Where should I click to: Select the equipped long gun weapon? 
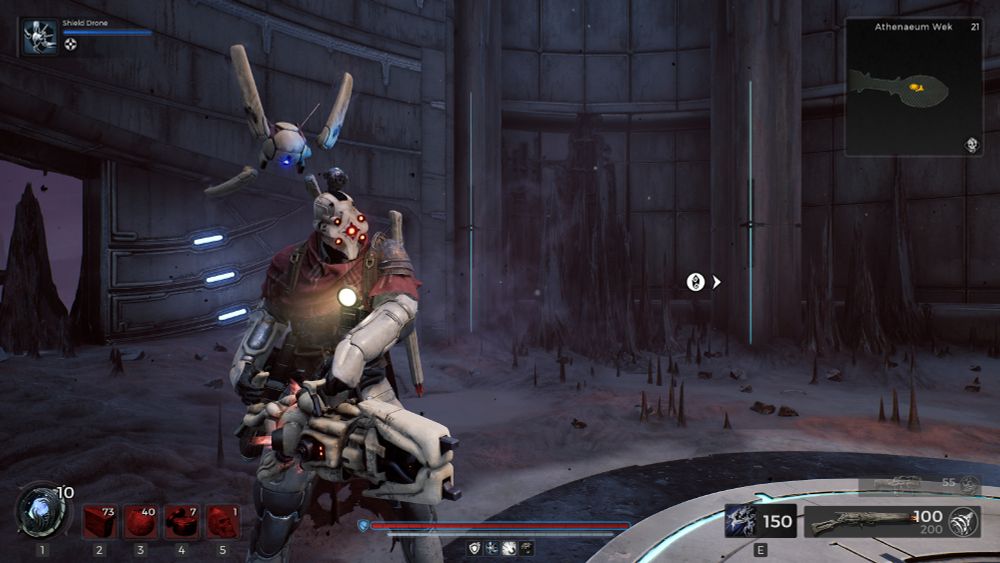coord(860,521)
